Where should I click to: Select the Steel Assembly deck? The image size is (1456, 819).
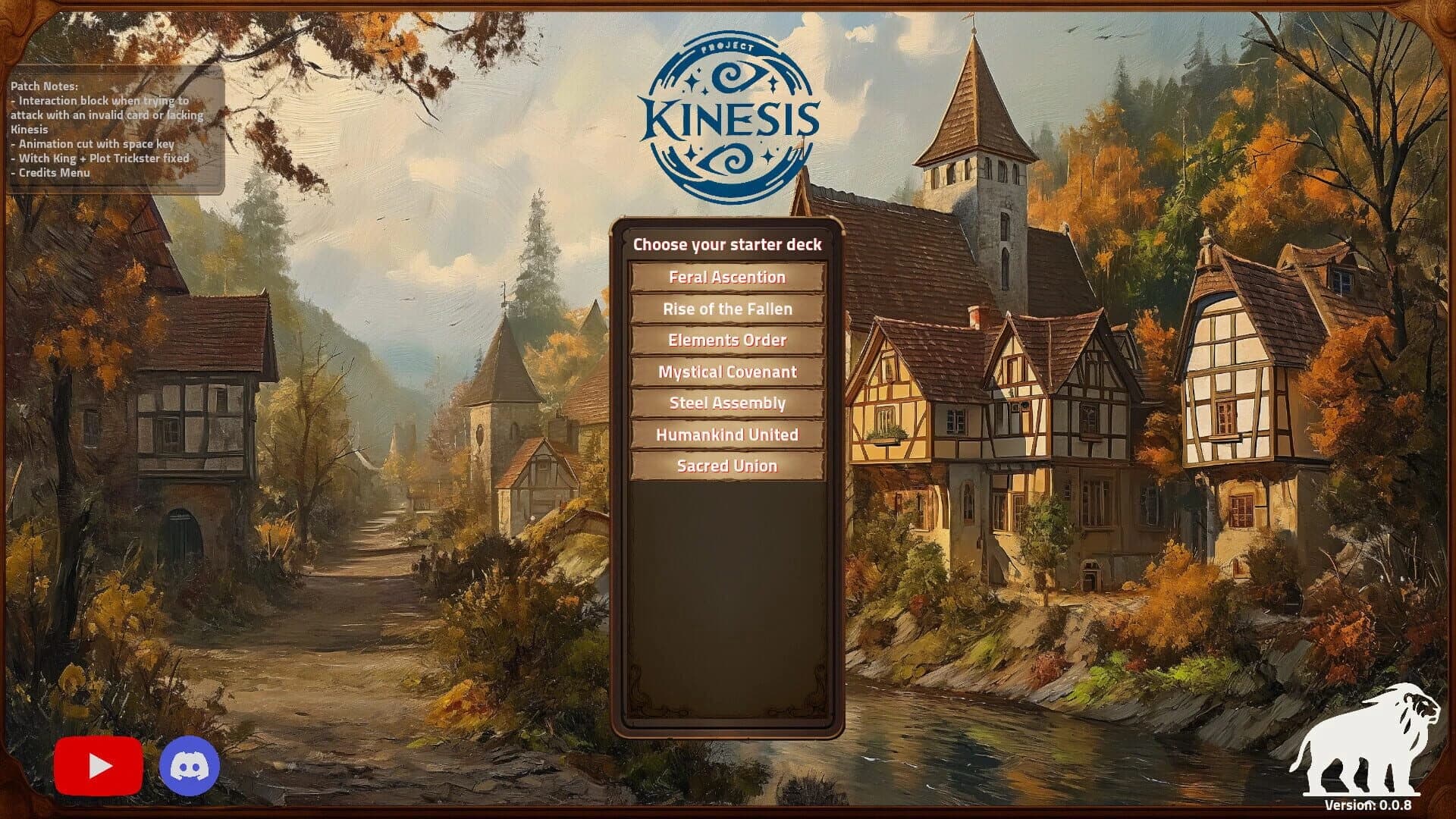click(726, 403)
